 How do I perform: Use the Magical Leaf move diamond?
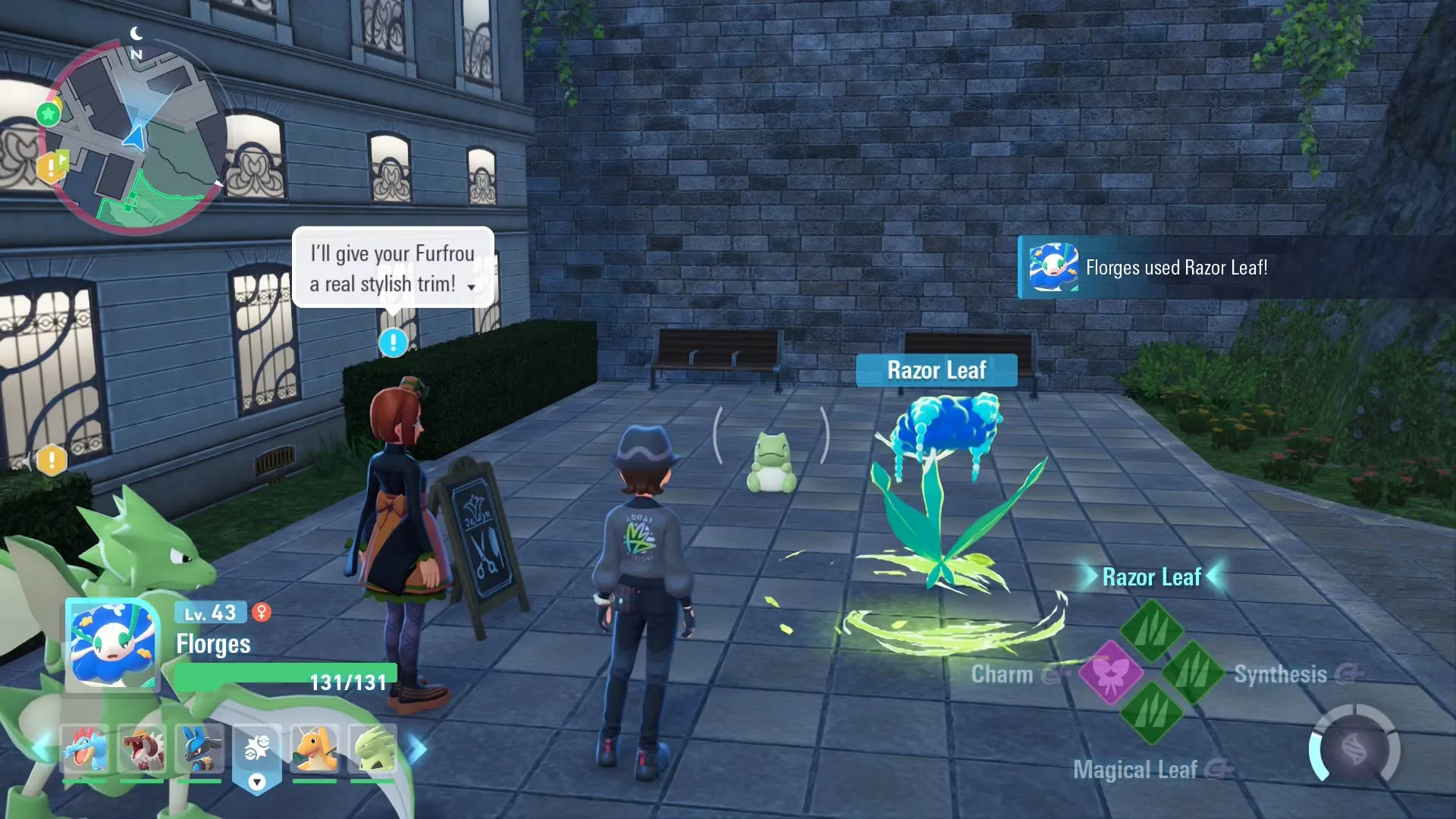coord(1151,713)
